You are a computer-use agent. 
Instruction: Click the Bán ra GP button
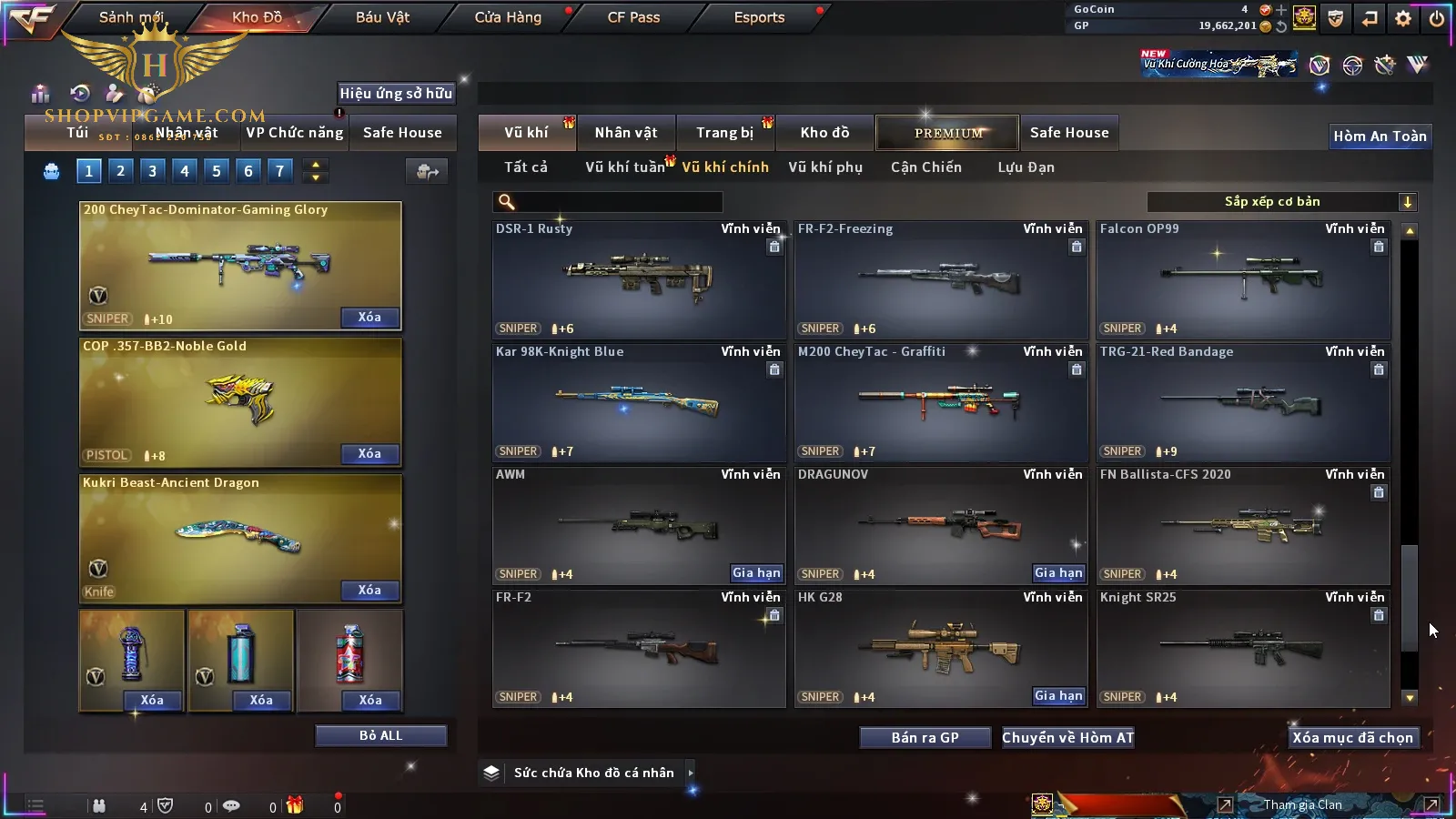(925, 738)
